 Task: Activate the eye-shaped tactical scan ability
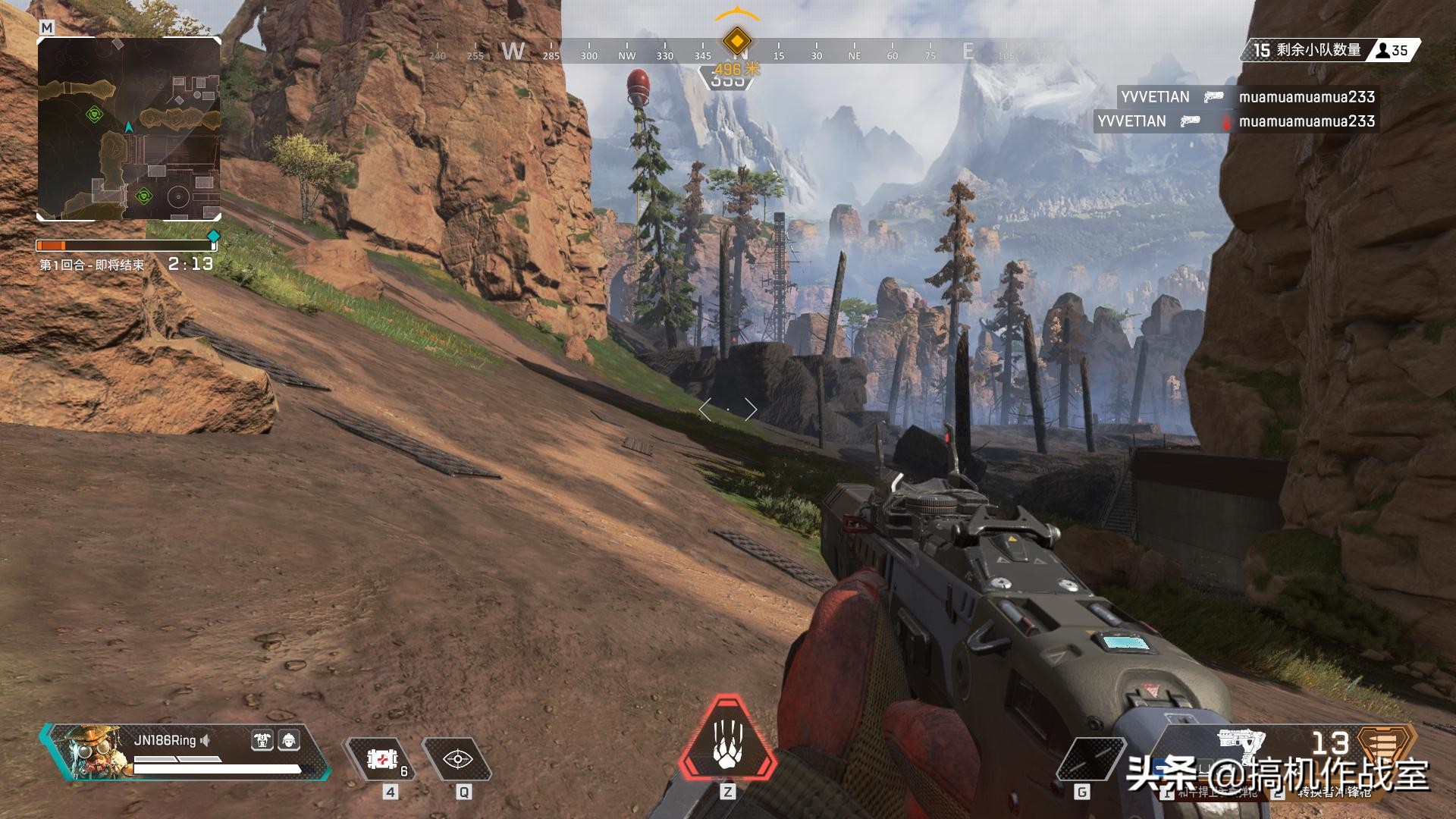pos(457,758)
